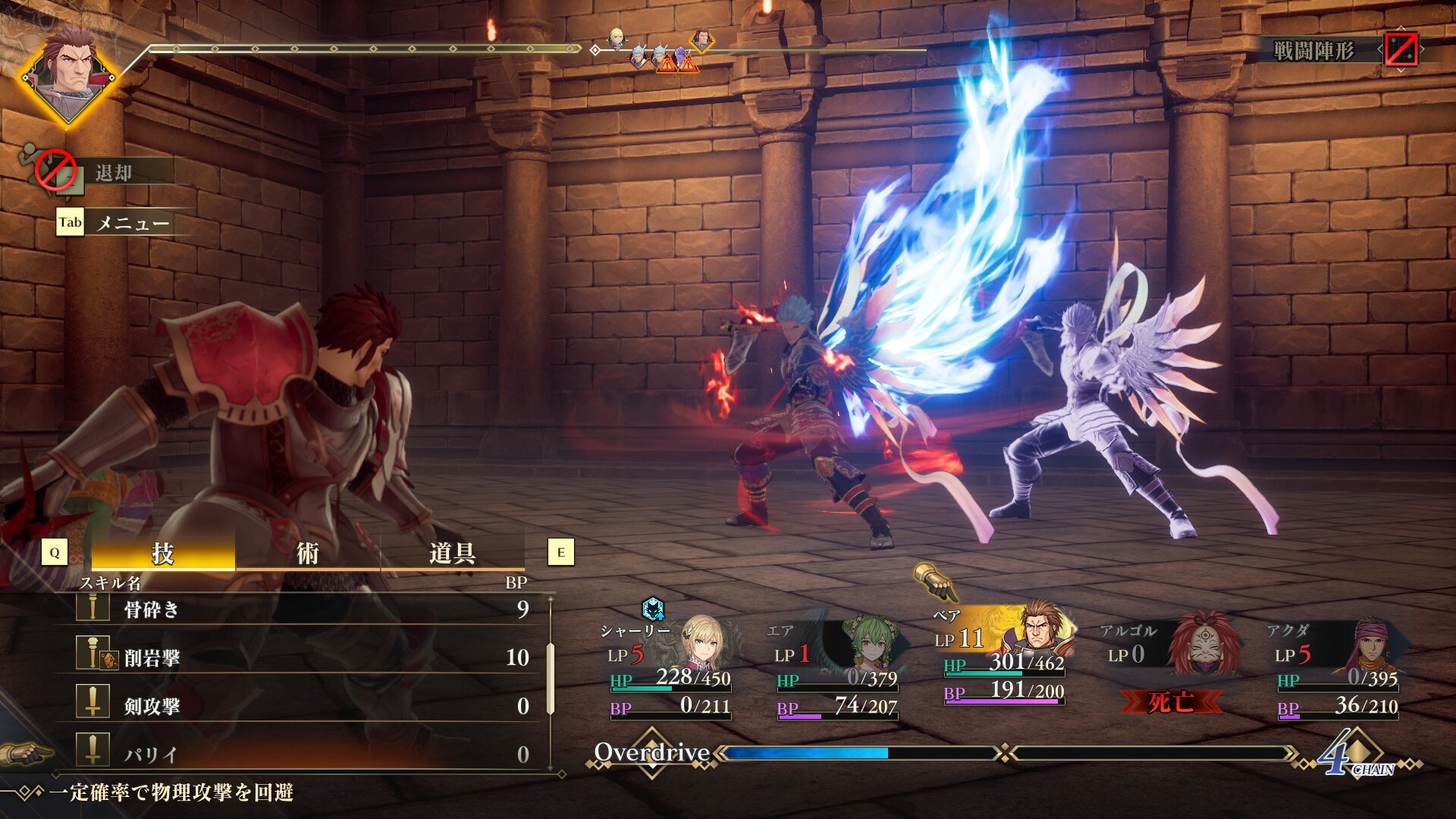Click the Overdrive gauge emblem
This screenshot has width=1456, height=819.
point(652,752)
